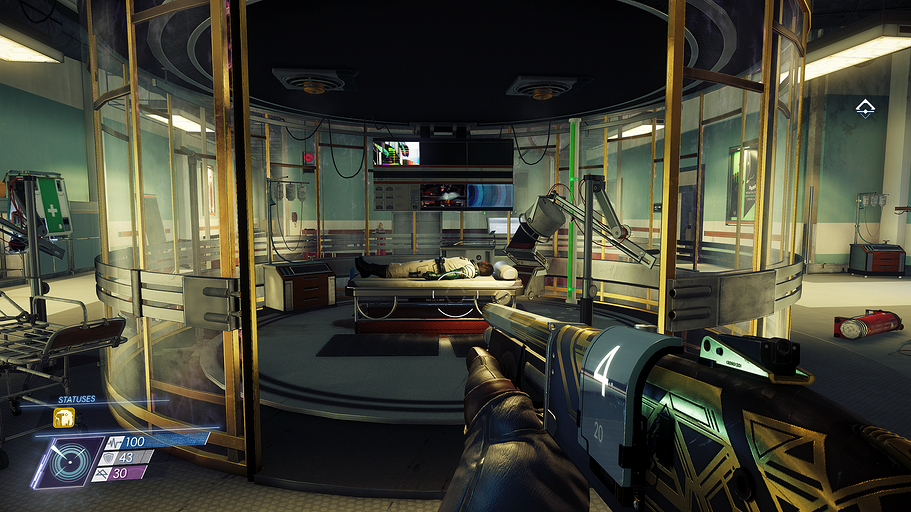Click the yellow status effect icon
Screen dimensions: 911x512
pos(62,418)
